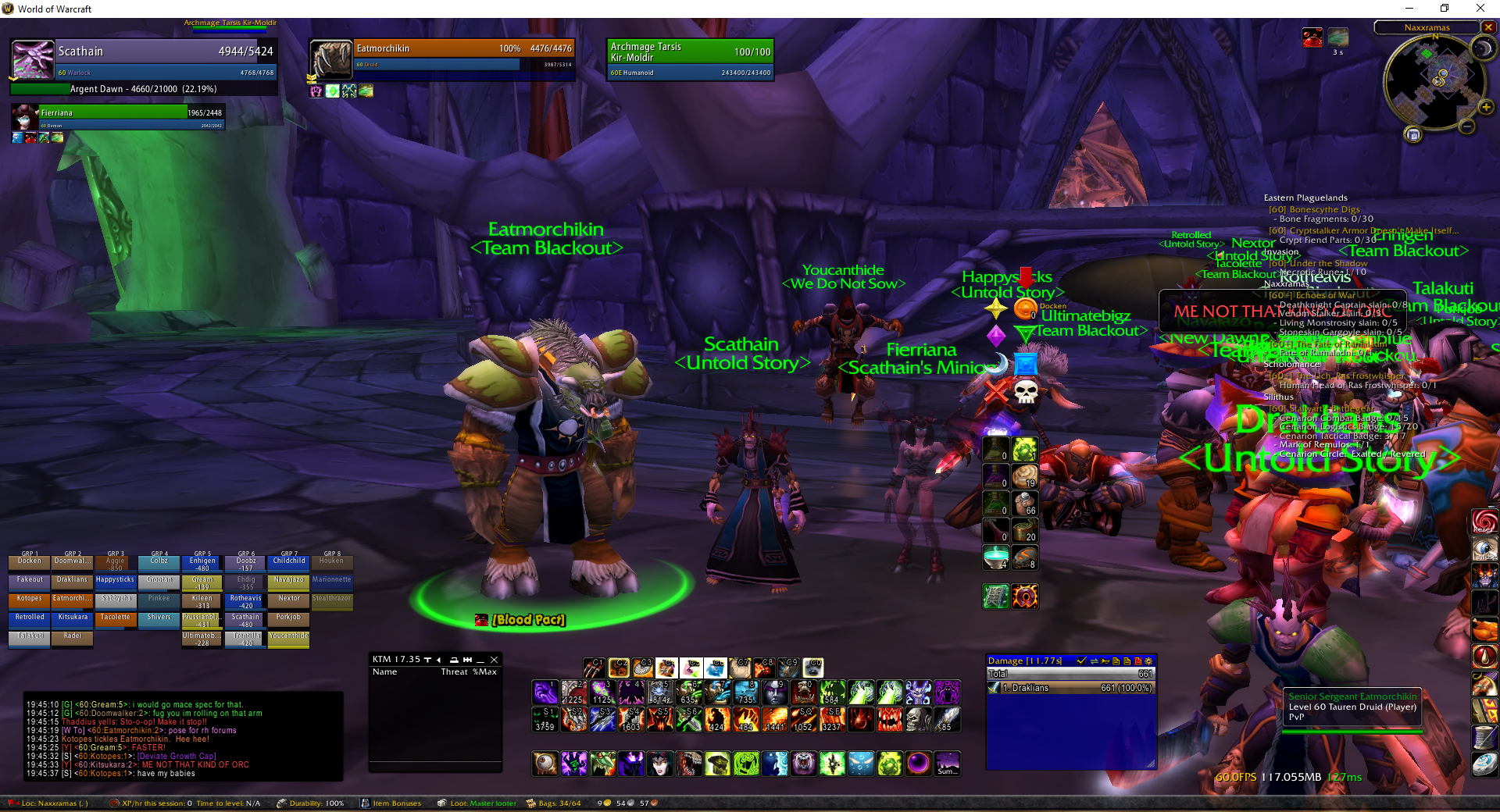Close the minimap with its X button

[x=1488, y=27]
